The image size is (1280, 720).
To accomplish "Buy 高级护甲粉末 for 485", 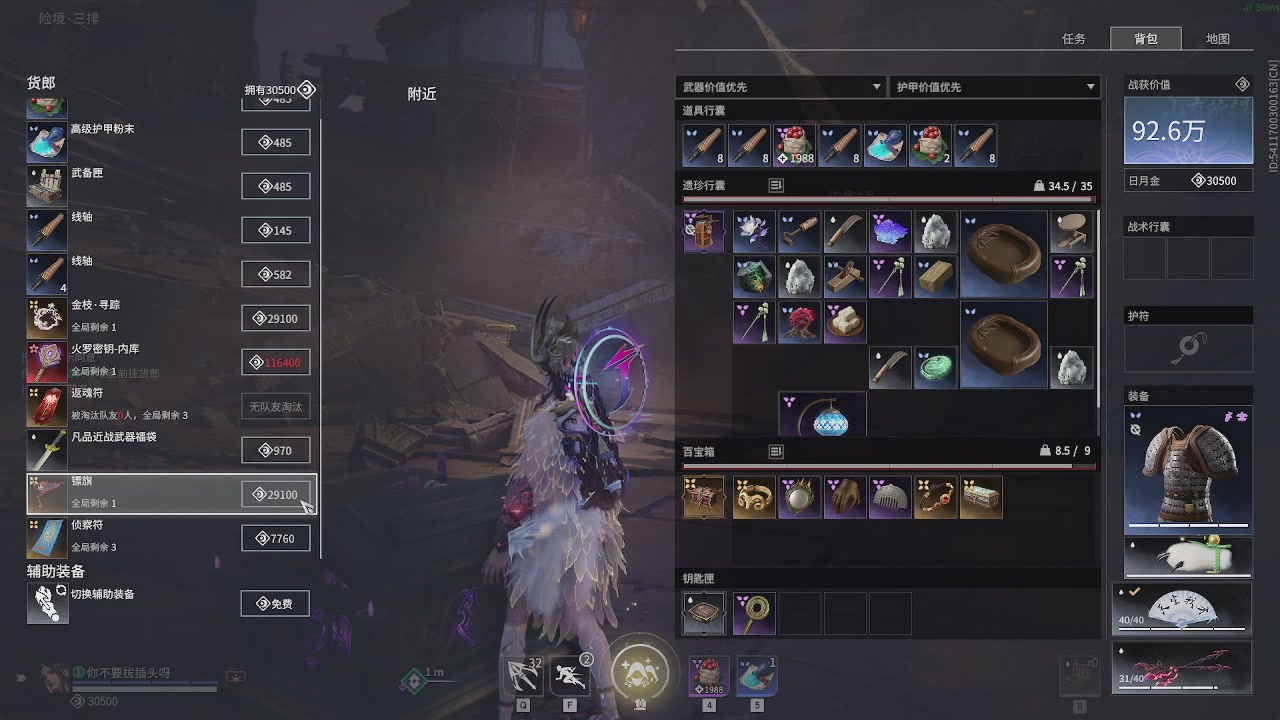I will [275, 142].
